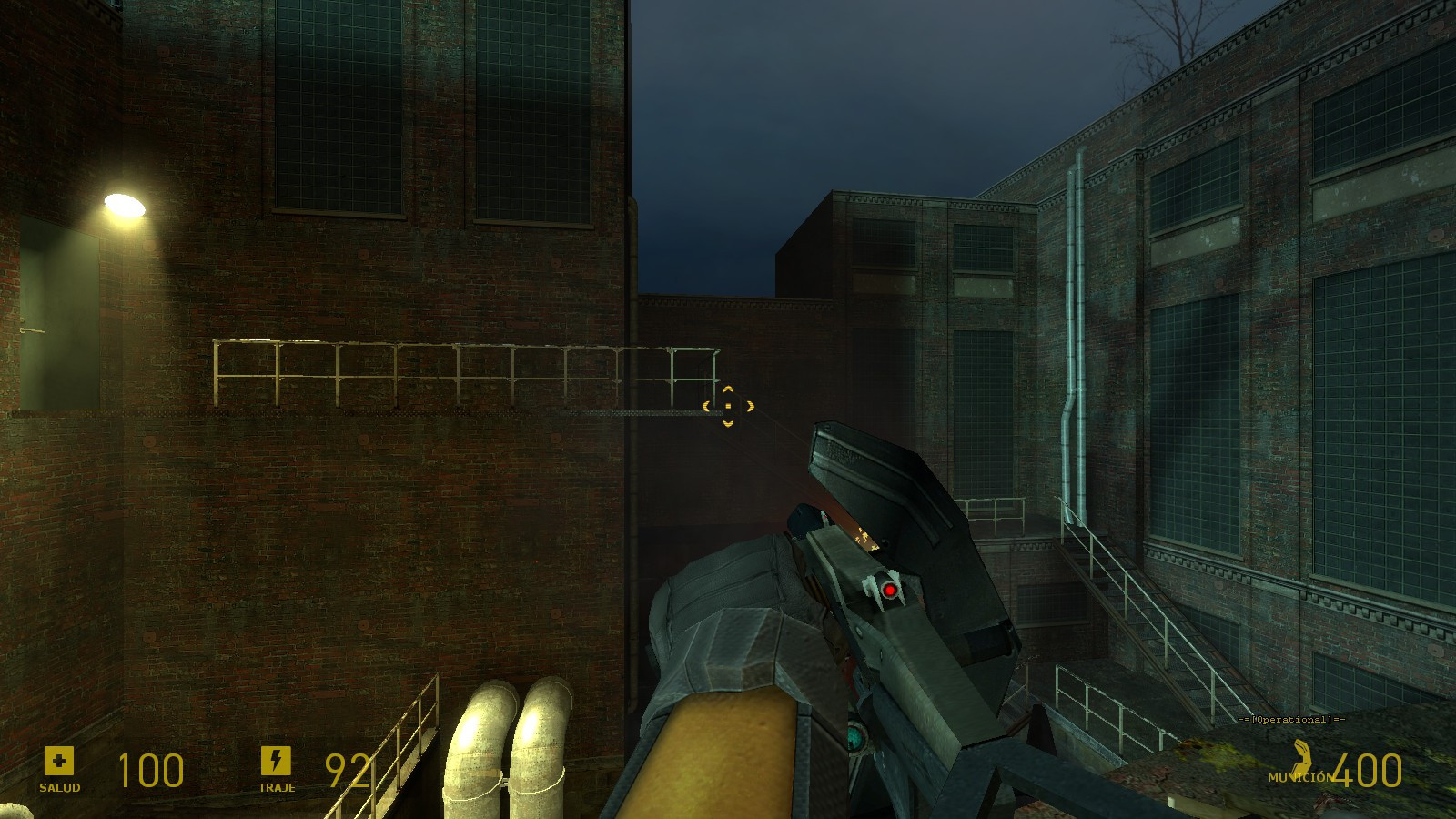Toggle the wall lamp in the upper left
1456x819 pixels.
pyautogui.click(x=125, y=202)
